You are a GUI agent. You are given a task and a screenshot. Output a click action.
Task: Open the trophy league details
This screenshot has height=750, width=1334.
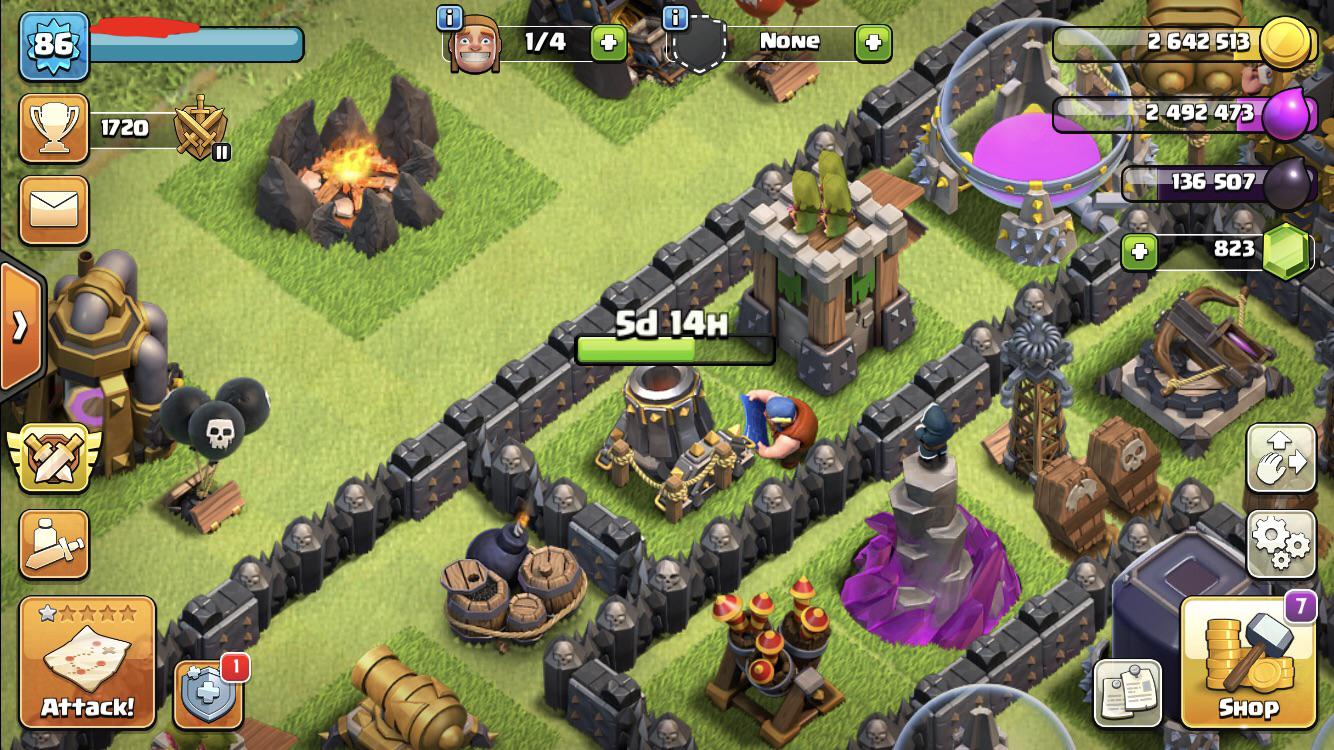click(52, 128)
